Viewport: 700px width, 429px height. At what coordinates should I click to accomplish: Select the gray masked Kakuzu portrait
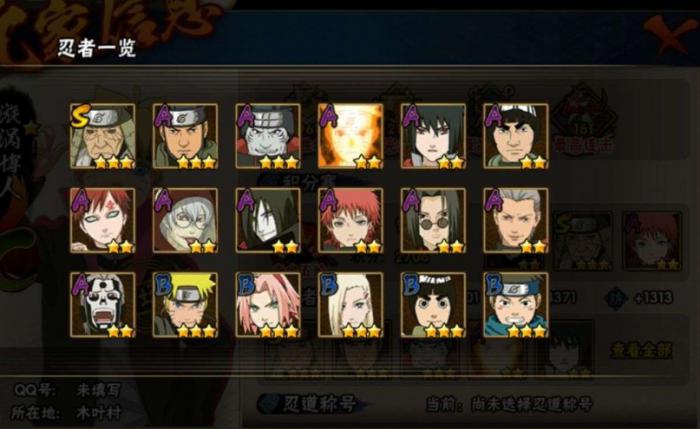pos(268,136)
